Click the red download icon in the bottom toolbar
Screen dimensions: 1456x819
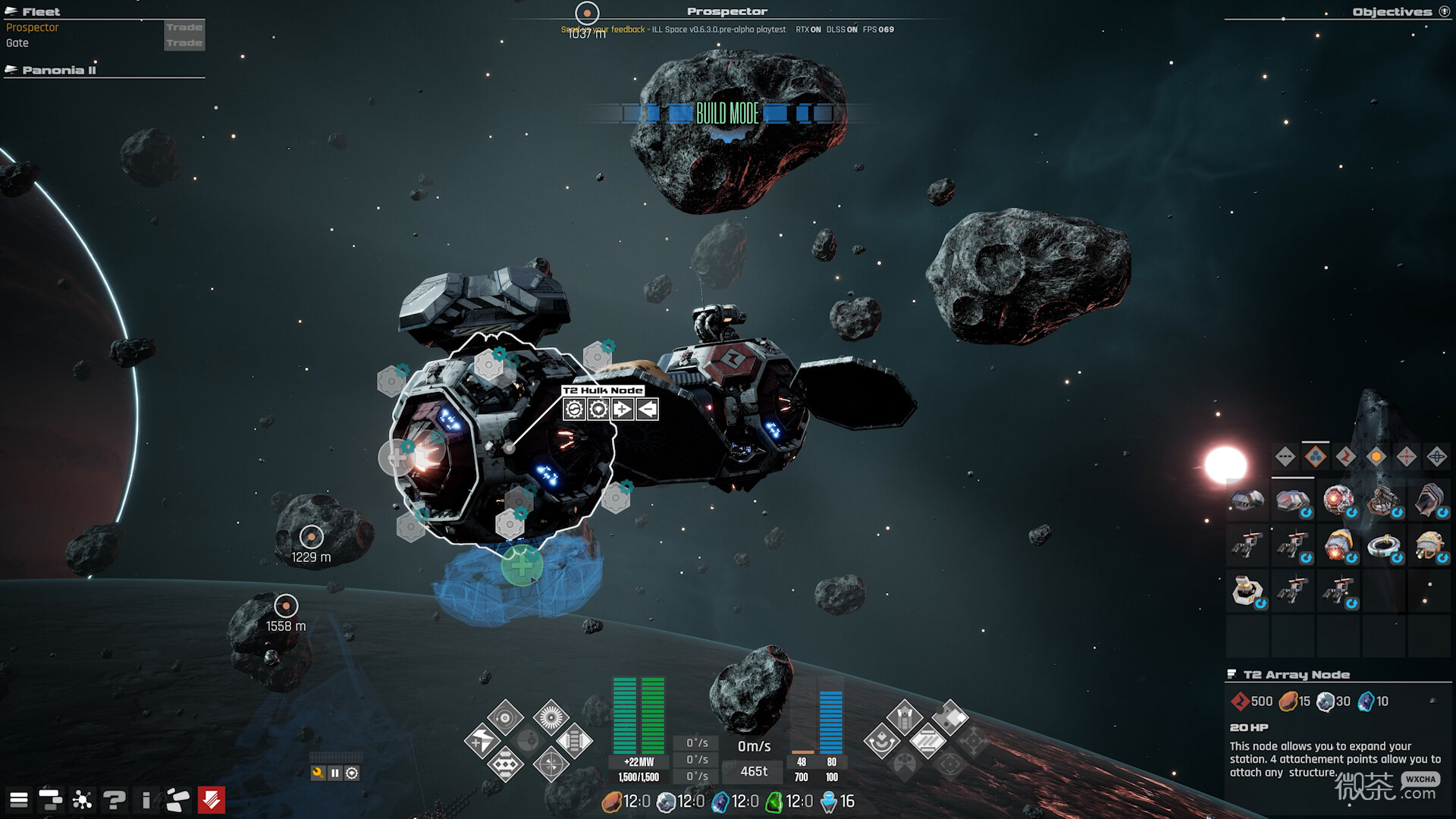210,798
